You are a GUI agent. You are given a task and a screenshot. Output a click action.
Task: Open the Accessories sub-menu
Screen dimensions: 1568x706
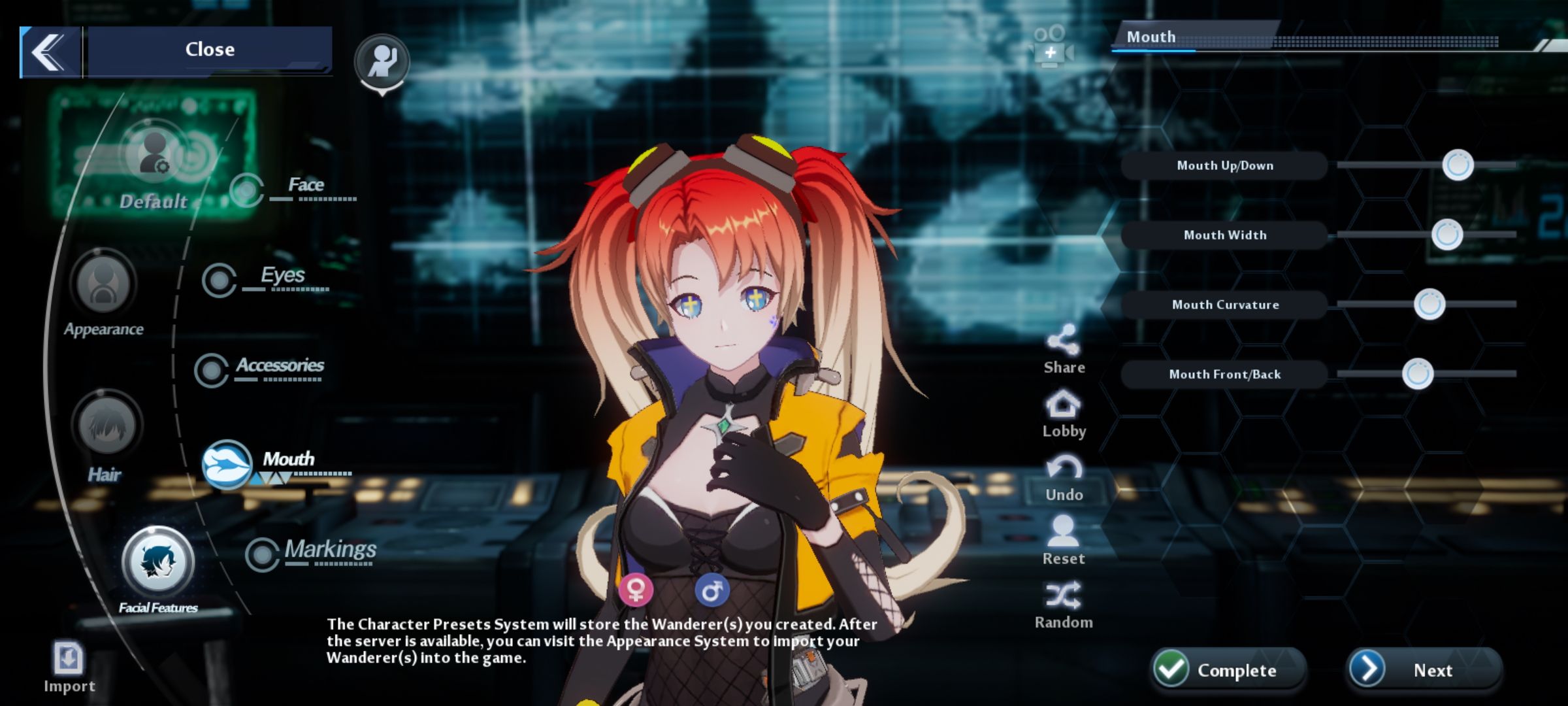[212, 371]
